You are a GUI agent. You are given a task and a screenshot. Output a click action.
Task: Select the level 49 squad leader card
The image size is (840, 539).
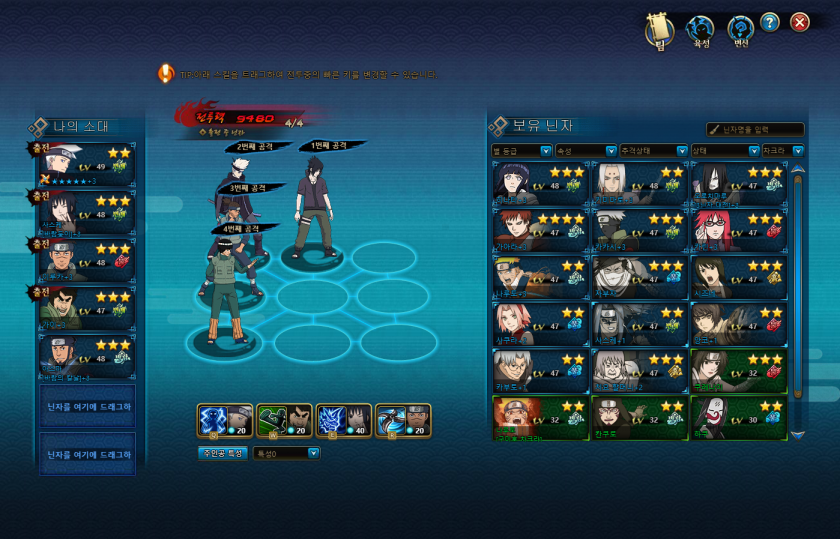85,163
